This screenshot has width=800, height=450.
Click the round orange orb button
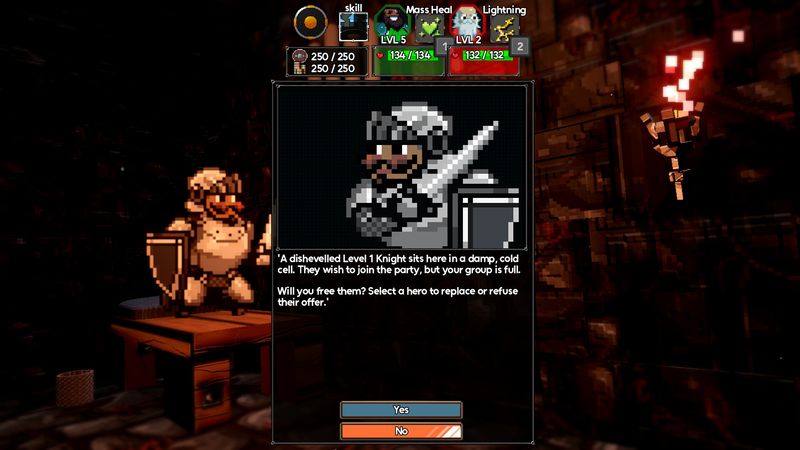point(313,22)
